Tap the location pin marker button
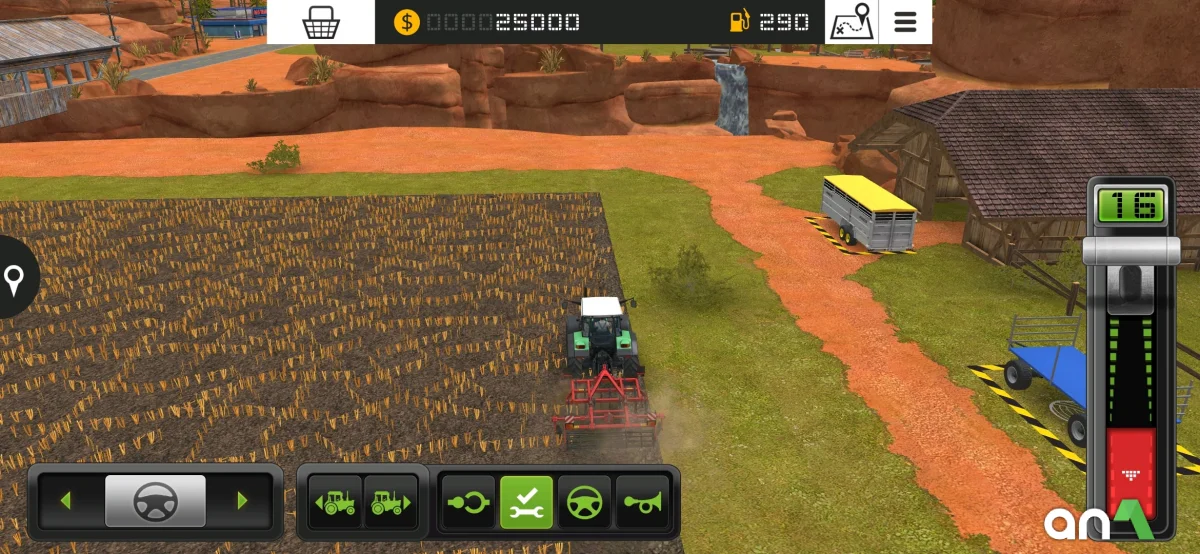Screen dimensions: 1200x554 (14, 279)
